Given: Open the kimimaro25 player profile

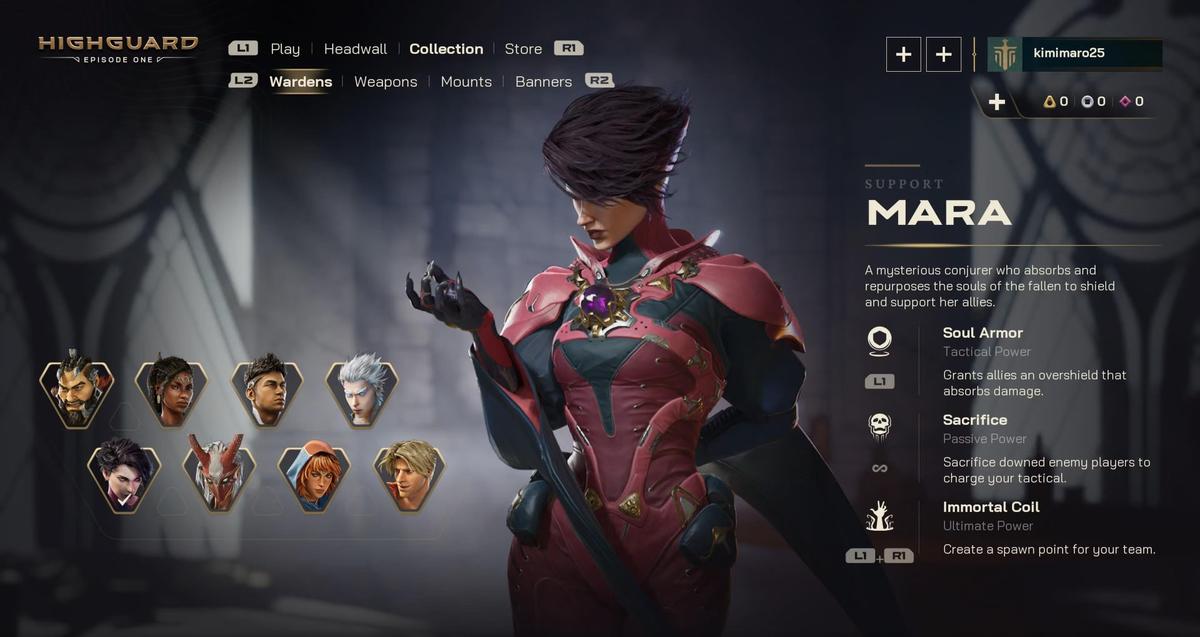Looking at the screenshot, I should point(1090,53).
